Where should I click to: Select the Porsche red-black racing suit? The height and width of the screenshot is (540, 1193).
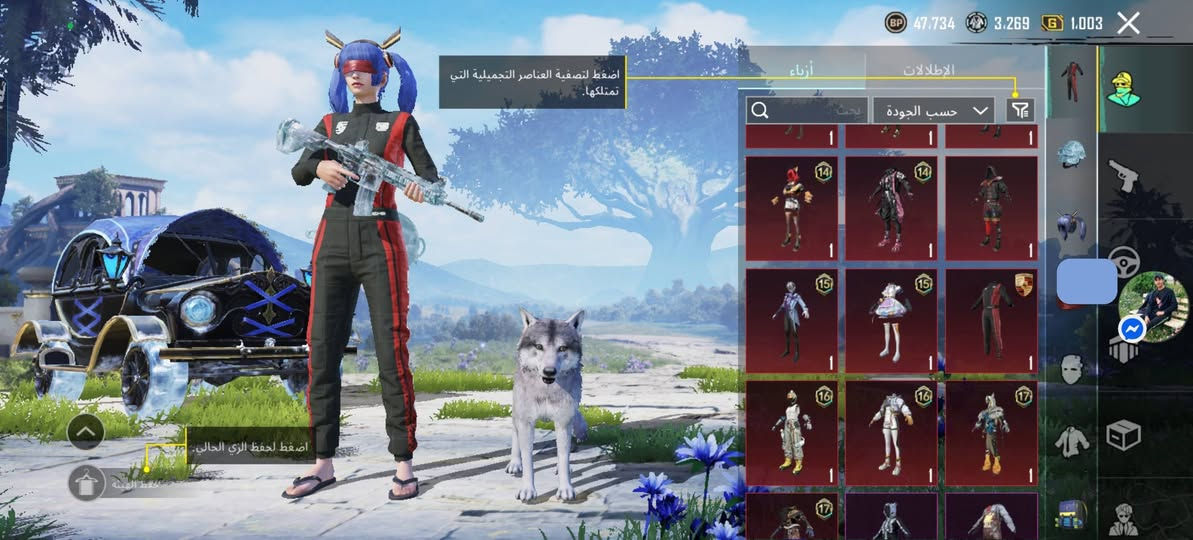pyautogui.click(x=991, y=319)
